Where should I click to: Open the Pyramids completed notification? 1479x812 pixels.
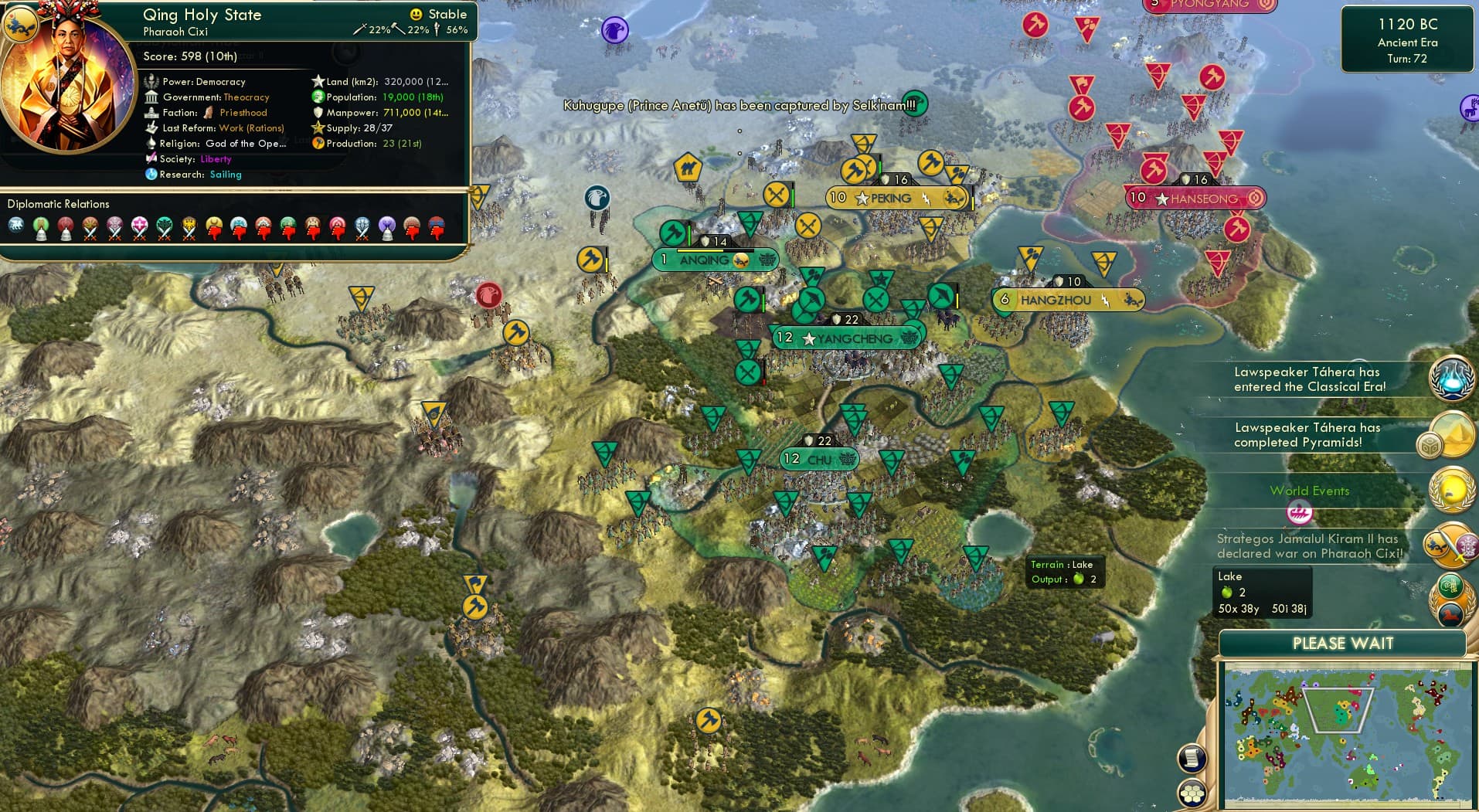click(1451, 435)
